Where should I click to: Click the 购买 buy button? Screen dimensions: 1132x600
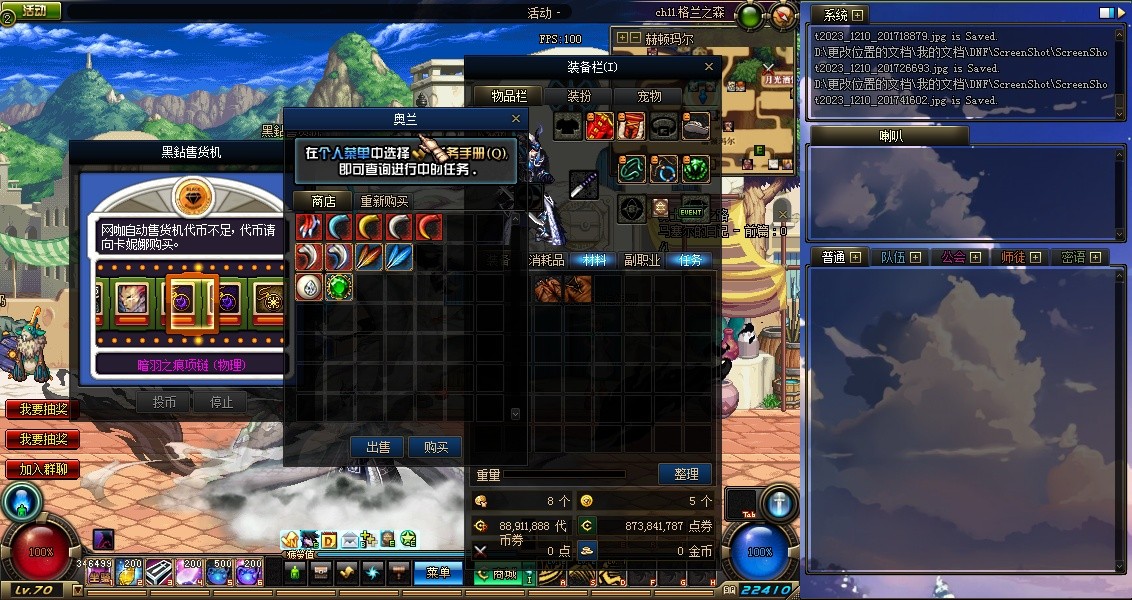(436, 447)
